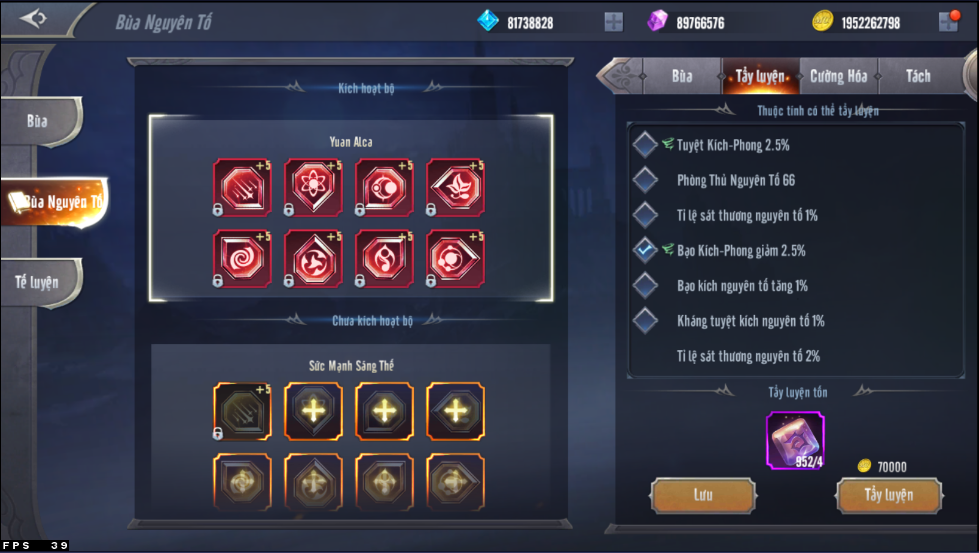Select the claw slash rune in Yuan Alca
Screen dimensions: 979x553
pyautogui.click(x=242, y=186)
